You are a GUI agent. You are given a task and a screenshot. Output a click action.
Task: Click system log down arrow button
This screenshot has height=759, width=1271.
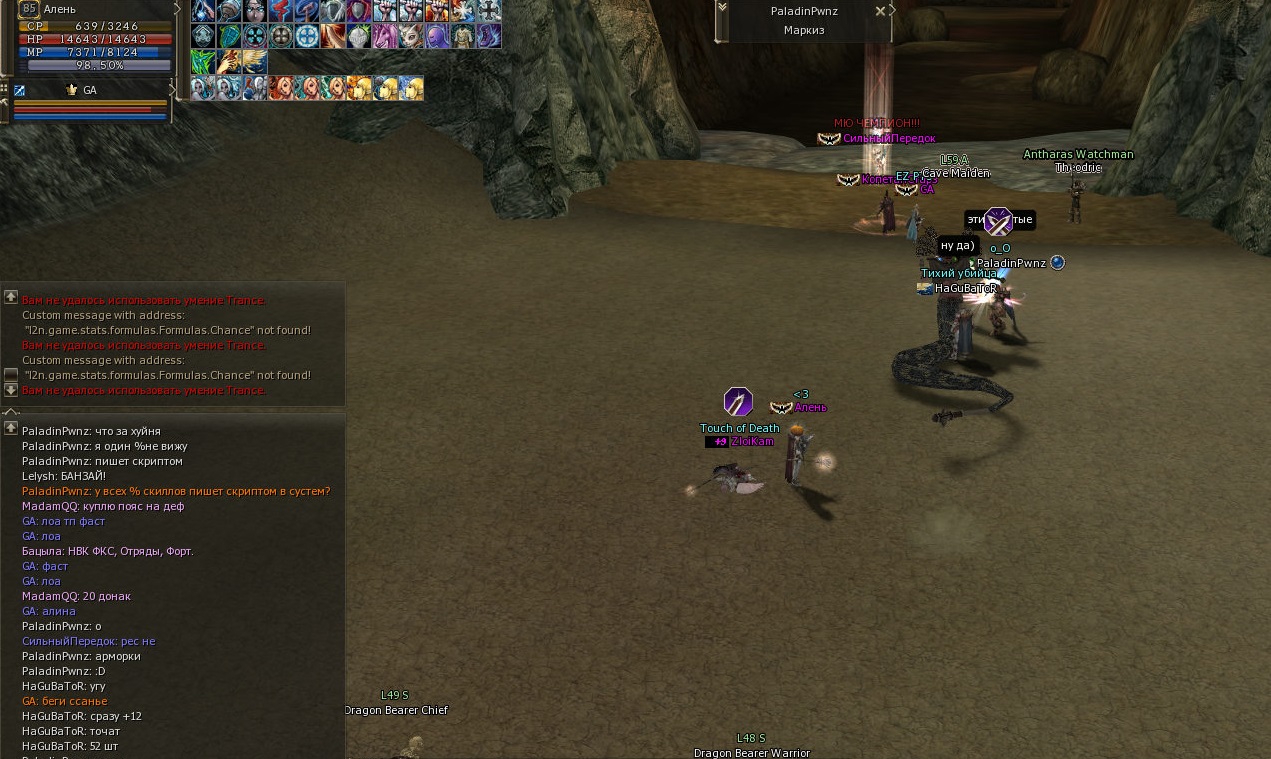click(x=11, y=389)
